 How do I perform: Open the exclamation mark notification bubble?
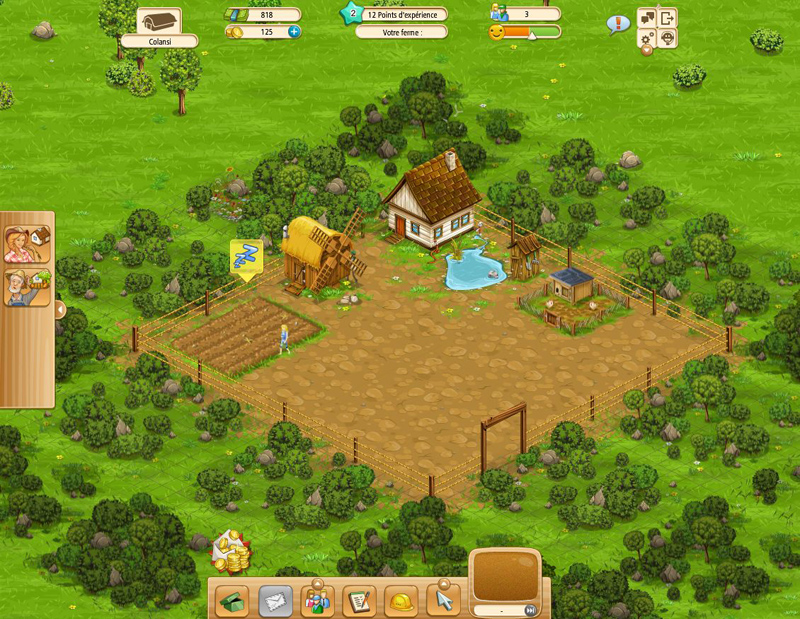click(619, 23)
